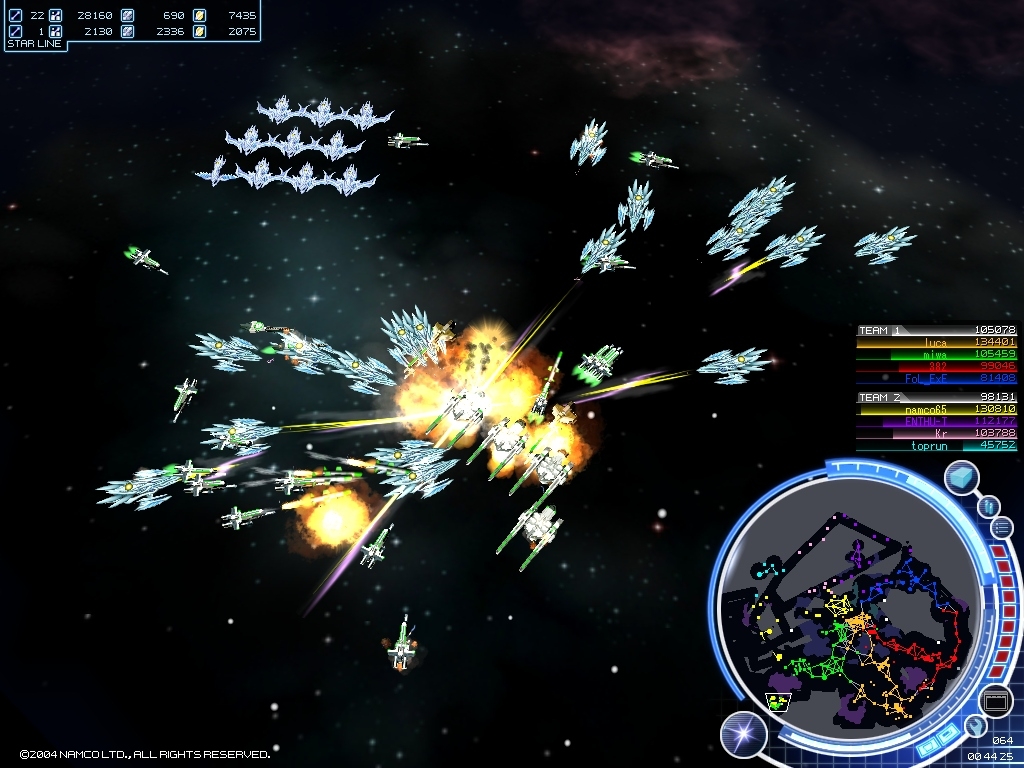1024x768 pixels.
Task: Click the Kr player row
Action: [935, 433]
